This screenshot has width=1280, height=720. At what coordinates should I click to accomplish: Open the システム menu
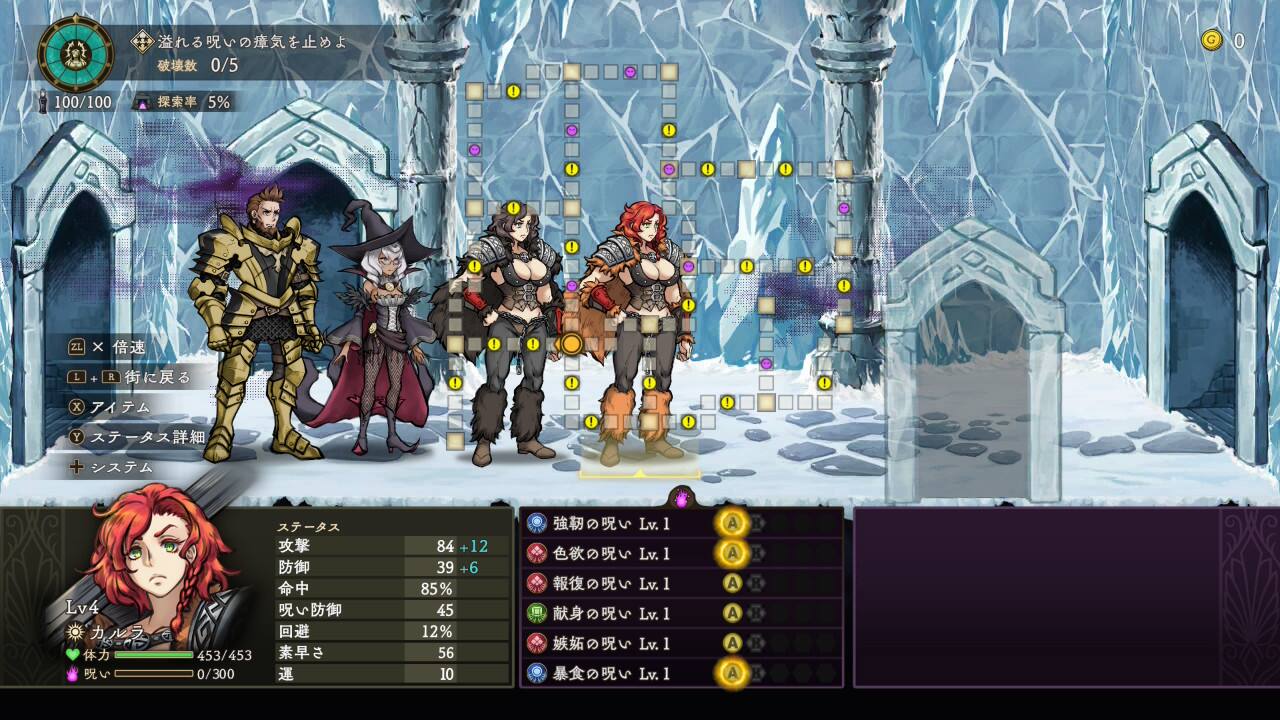coord(122,467)
